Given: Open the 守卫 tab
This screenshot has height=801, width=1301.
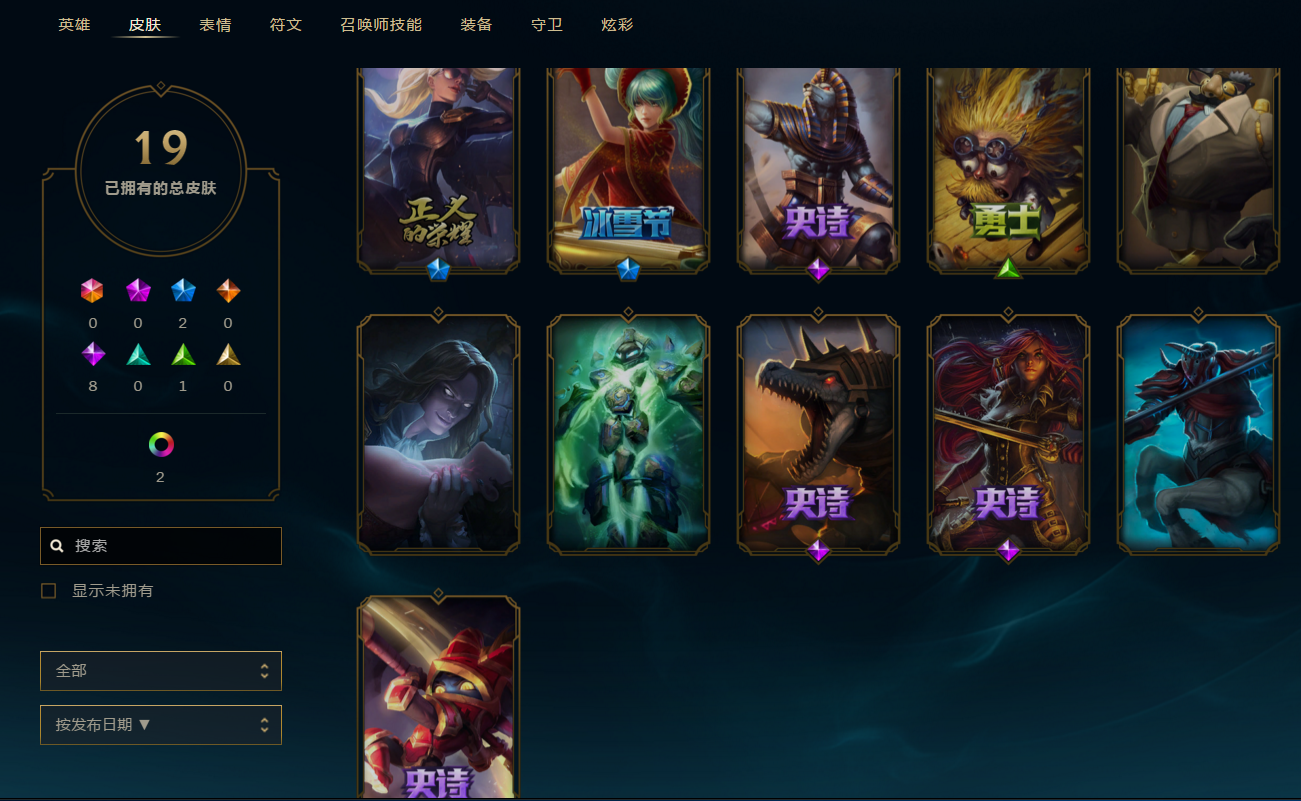Looking at the screenshot, I should tap(546, 24).
